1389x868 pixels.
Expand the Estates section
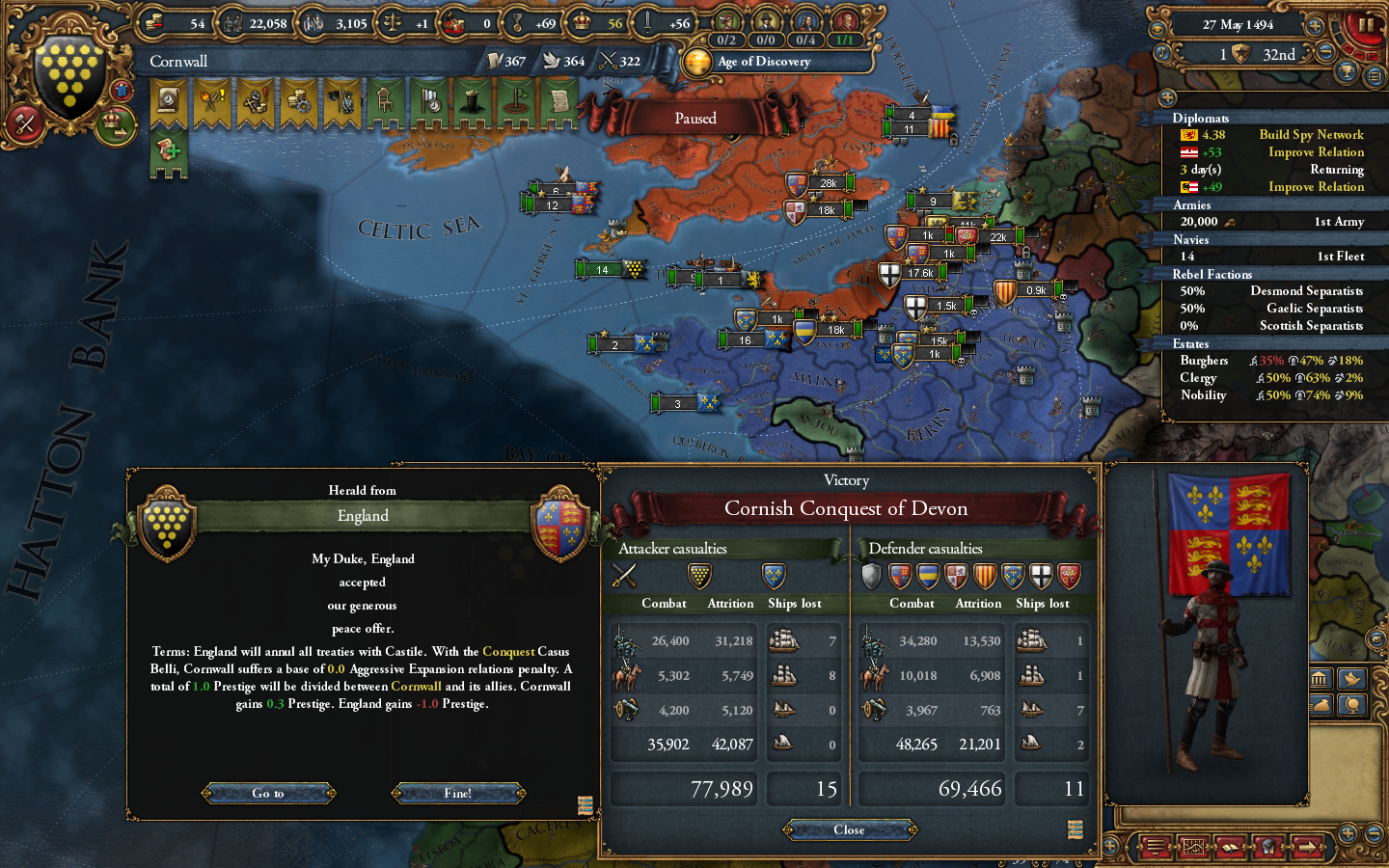[x=1190, y=343]
